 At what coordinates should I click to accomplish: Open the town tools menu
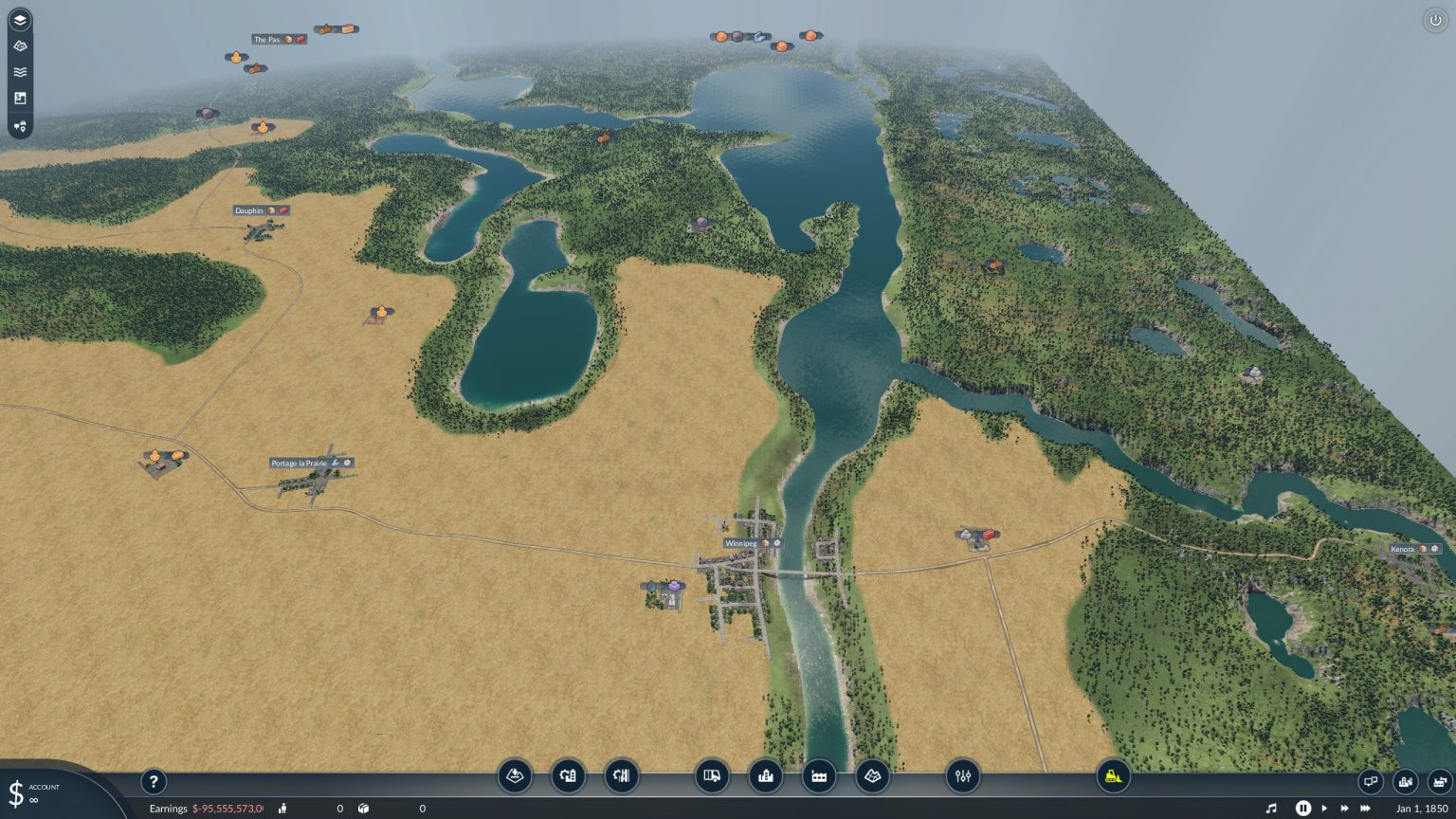(568, 776)
